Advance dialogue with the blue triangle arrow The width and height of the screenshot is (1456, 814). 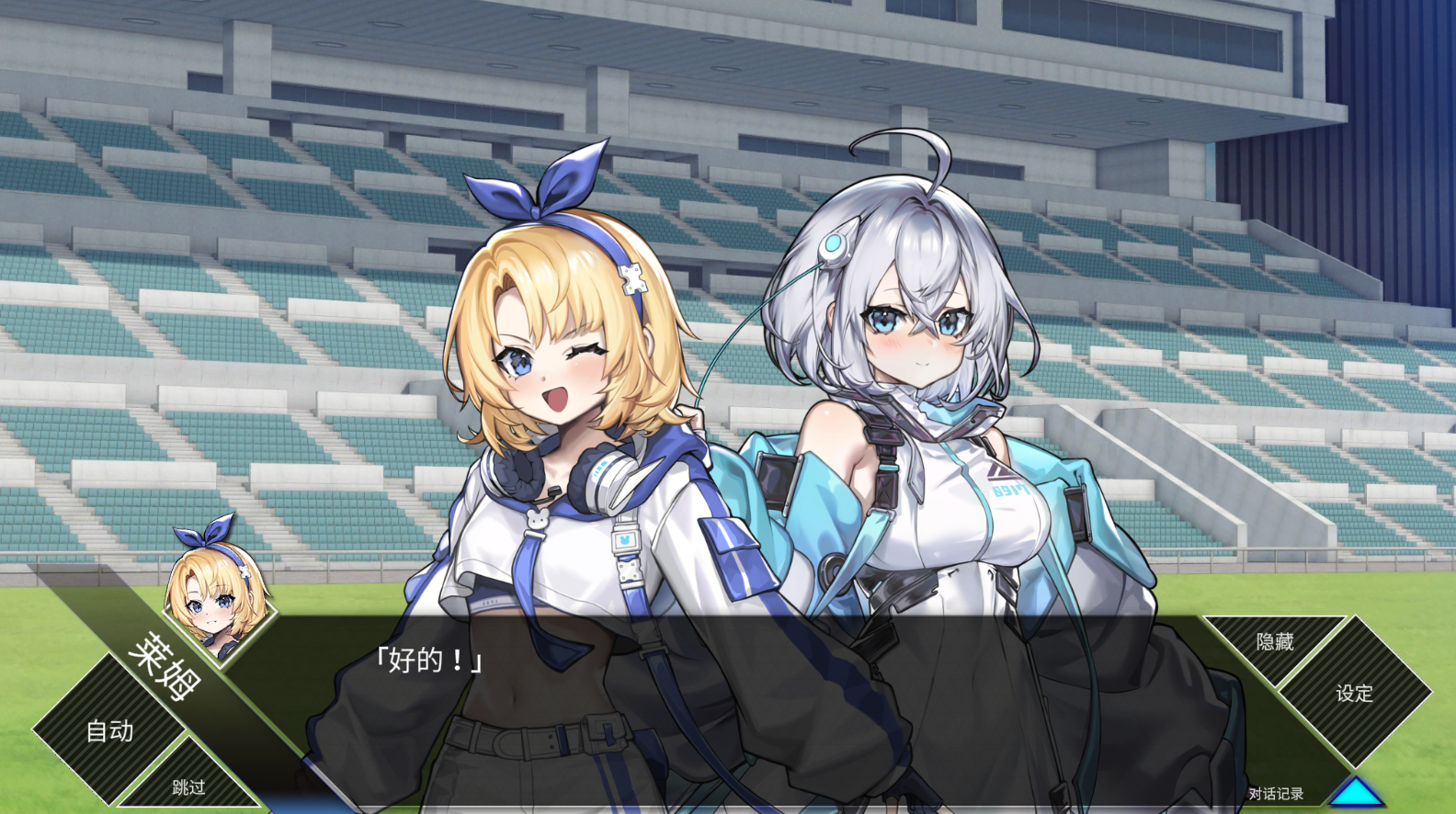1357,793
